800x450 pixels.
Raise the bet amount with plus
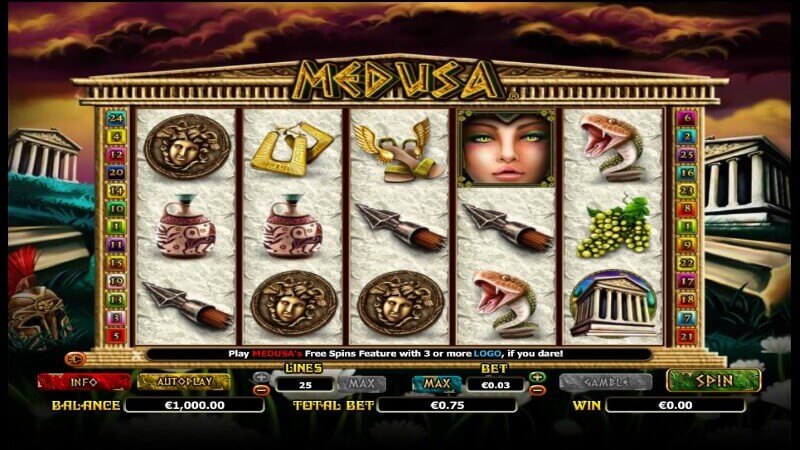537,377
